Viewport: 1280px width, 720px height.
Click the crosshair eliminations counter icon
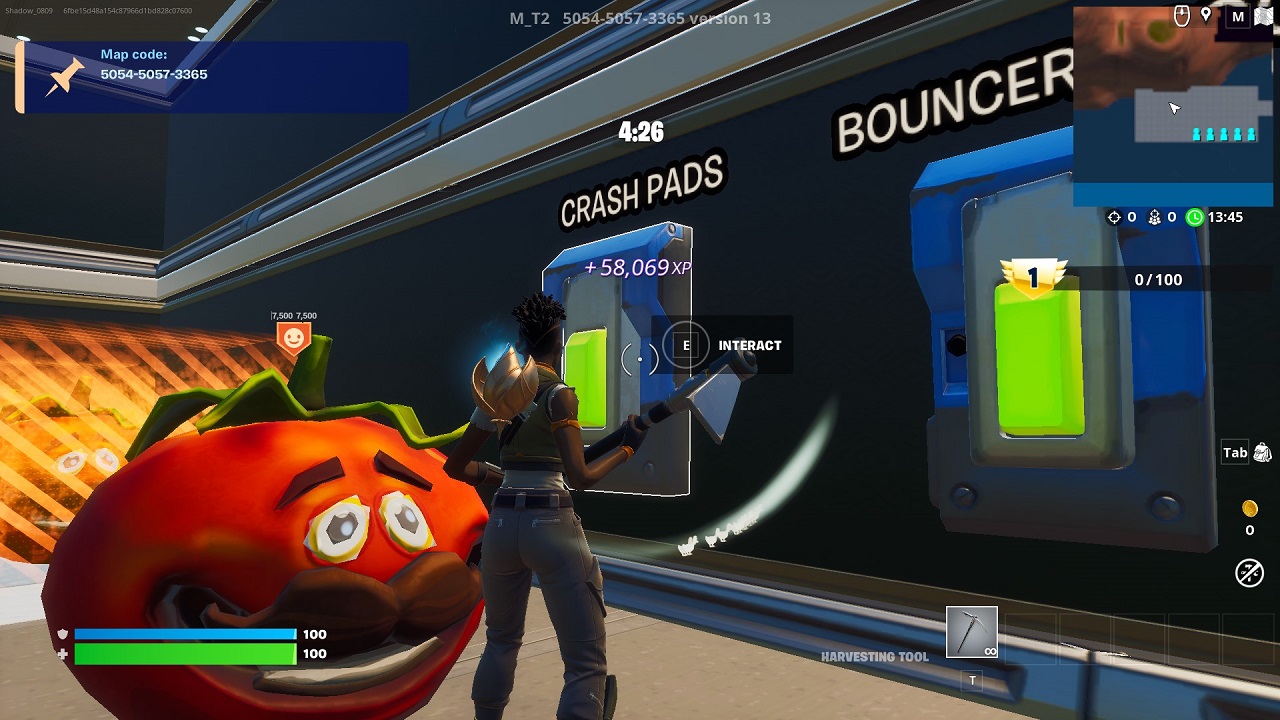[x=1114, y=216]
